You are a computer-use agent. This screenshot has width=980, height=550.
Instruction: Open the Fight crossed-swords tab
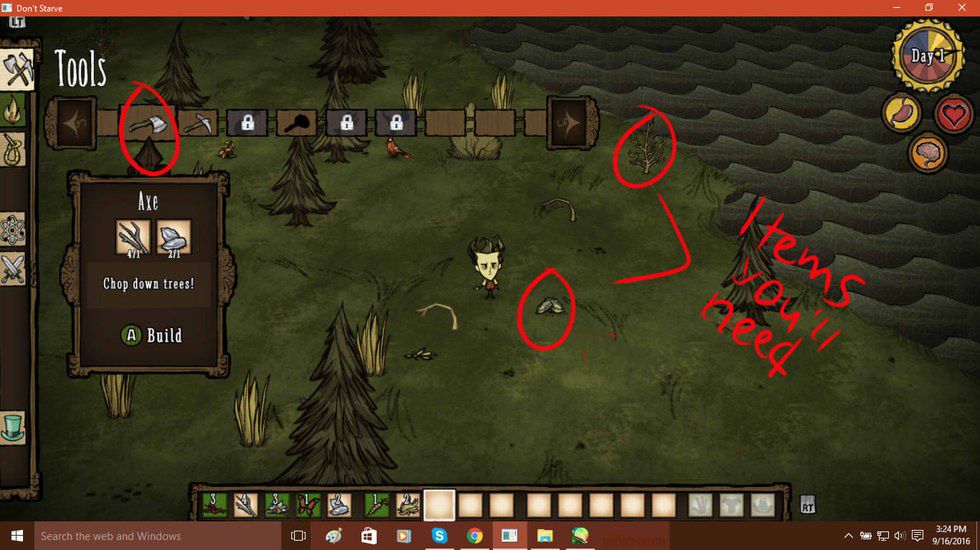coord(14,268)
